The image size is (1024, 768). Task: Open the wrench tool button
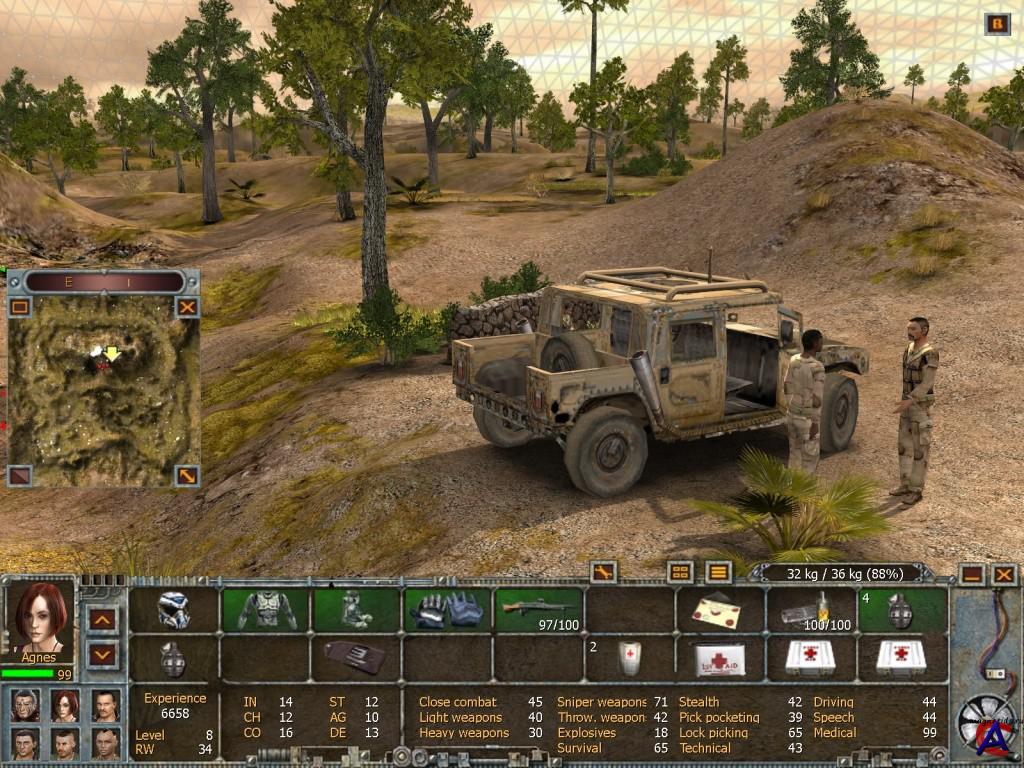603,573
